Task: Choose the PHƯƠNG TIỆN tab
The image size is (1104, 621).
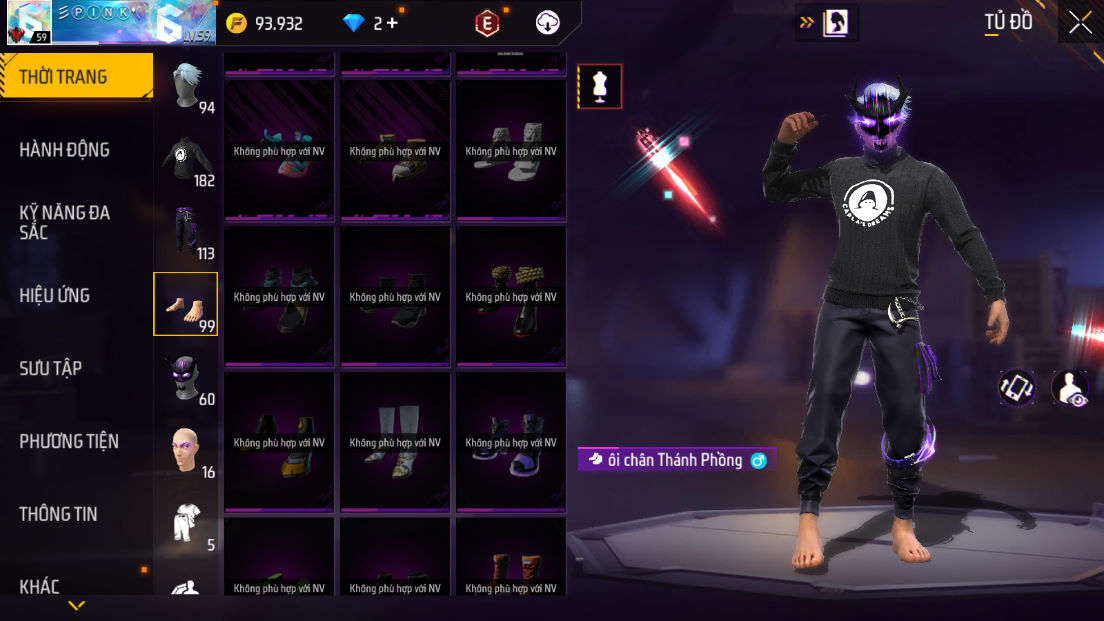Action: point(69,441)
